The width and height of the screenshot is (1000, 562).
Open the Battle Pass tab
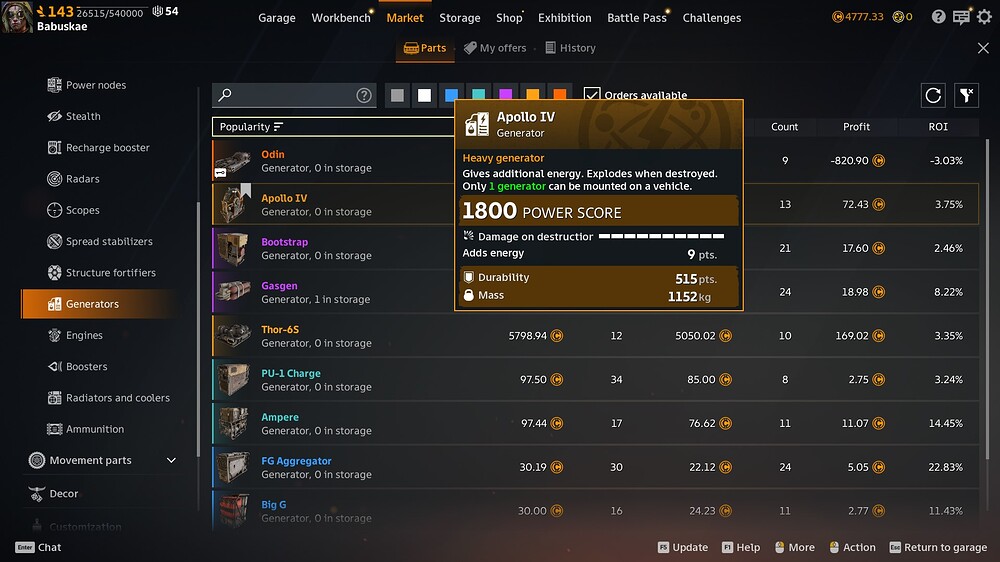coord(637,18)
